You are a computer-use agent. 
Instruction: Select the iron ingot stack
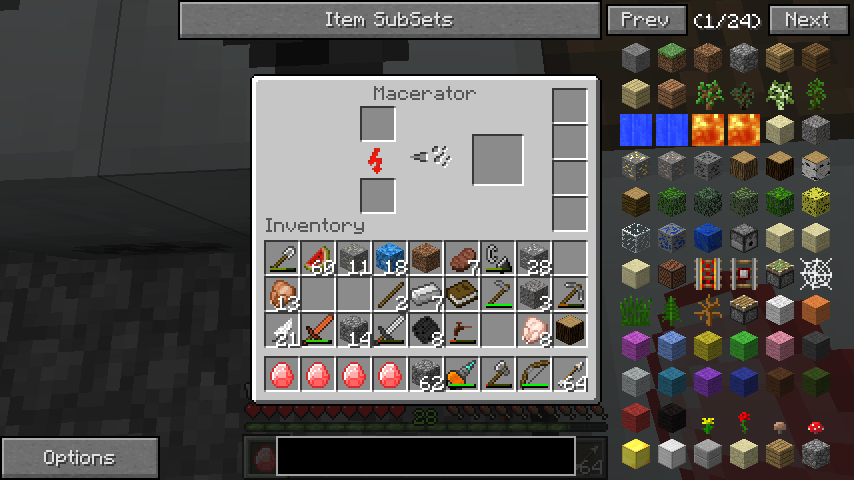tap(426, 295)
